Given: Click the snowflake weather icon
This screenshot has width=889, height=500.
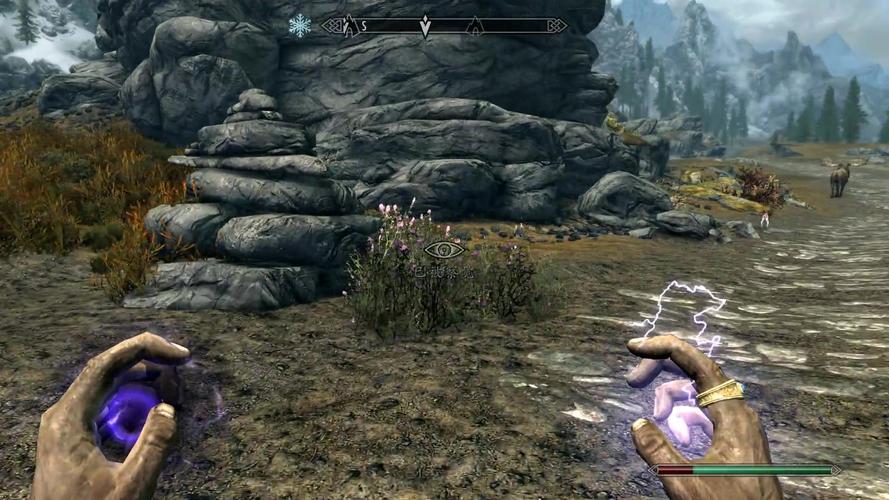Looking at the screenshot, I should coord(299,26).
